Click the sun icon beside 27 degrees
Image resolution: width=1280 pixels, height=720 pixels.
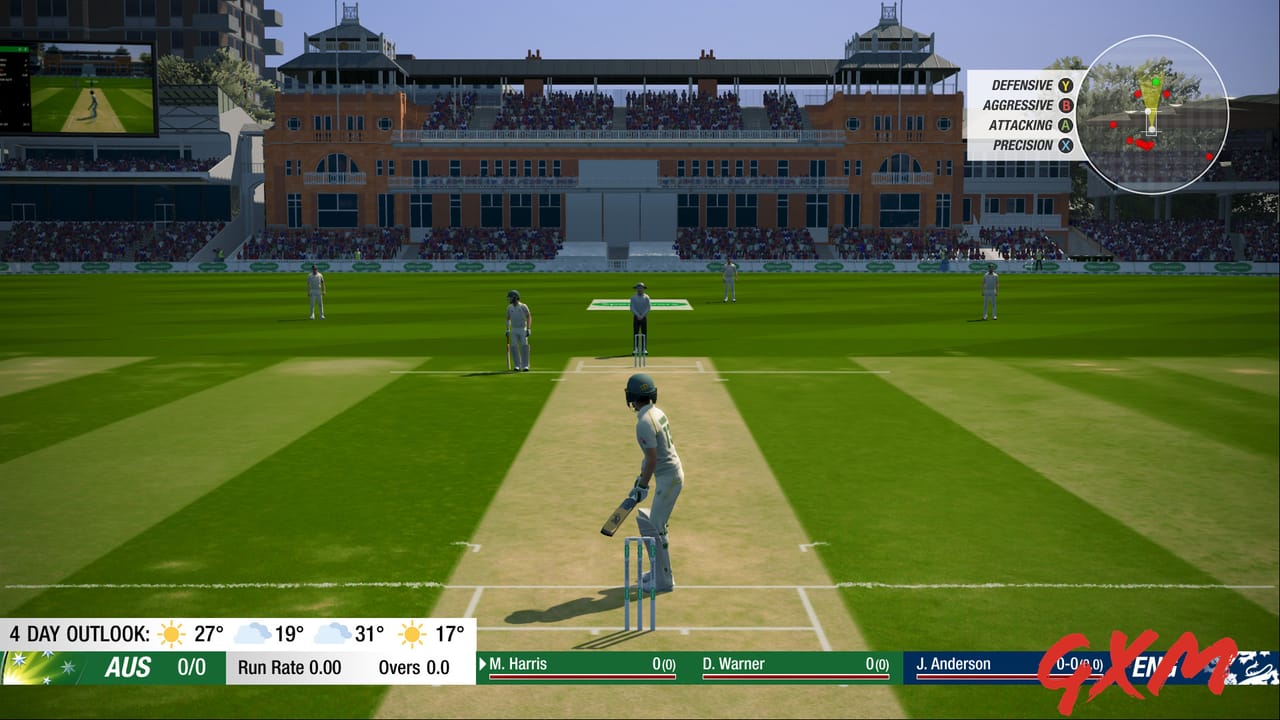[x=172, y=633]
